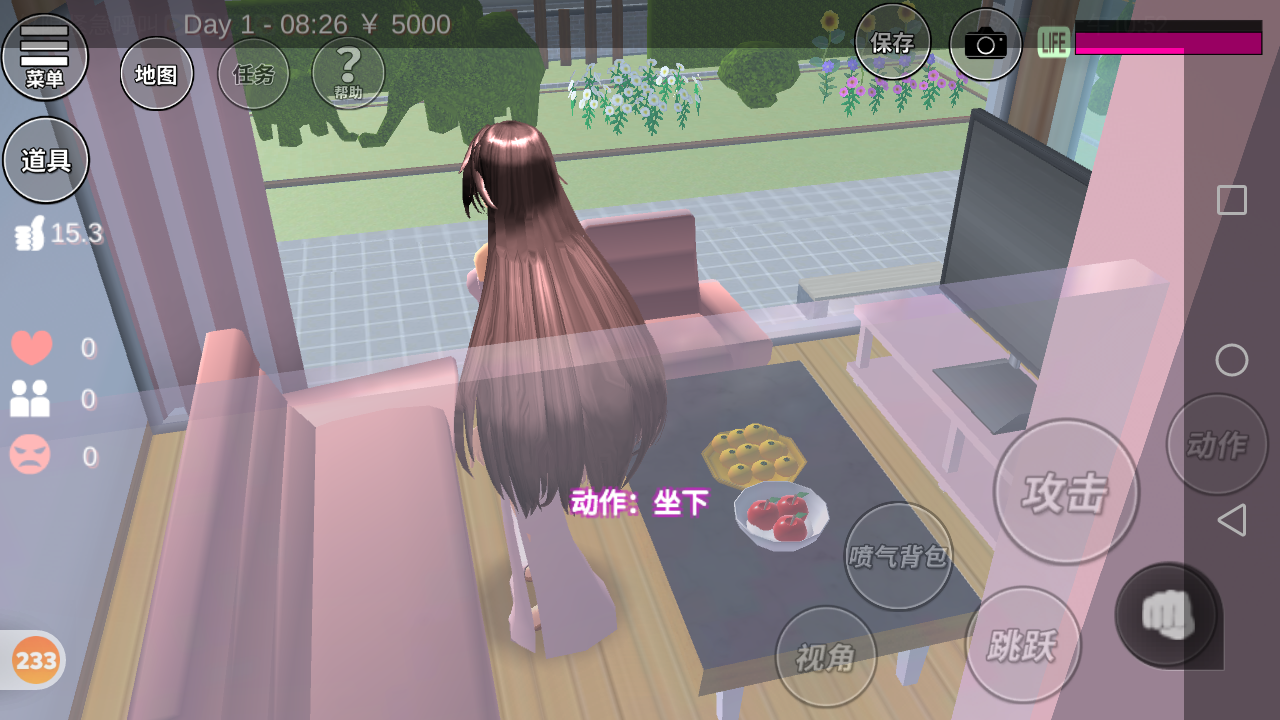Toggle the 喷气背包 jetpack
Image resolution: width=1280 pixels, height=720 pixels.
tap(898, 556)
